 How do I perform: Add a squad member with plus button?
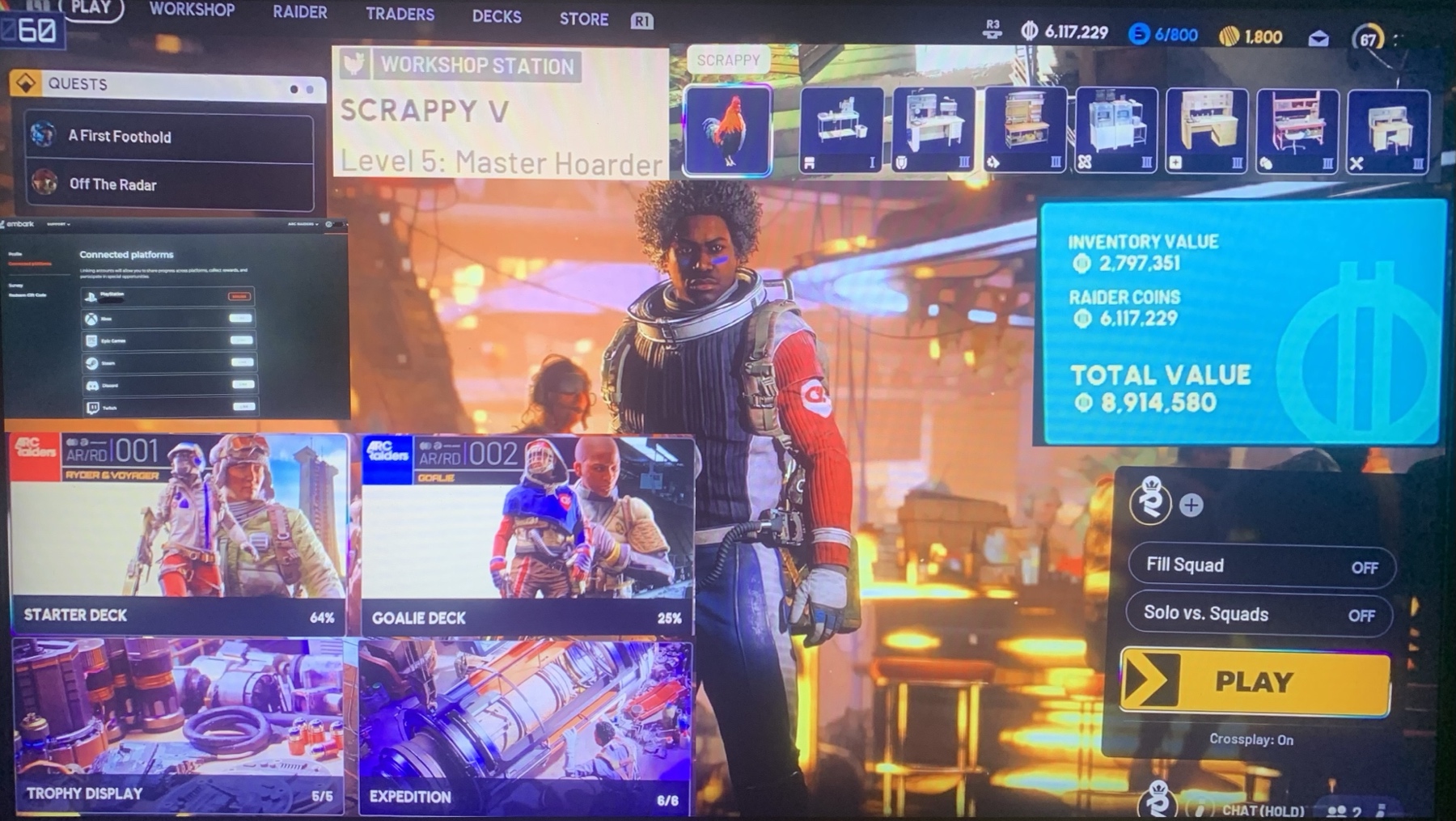[1191, 506]
